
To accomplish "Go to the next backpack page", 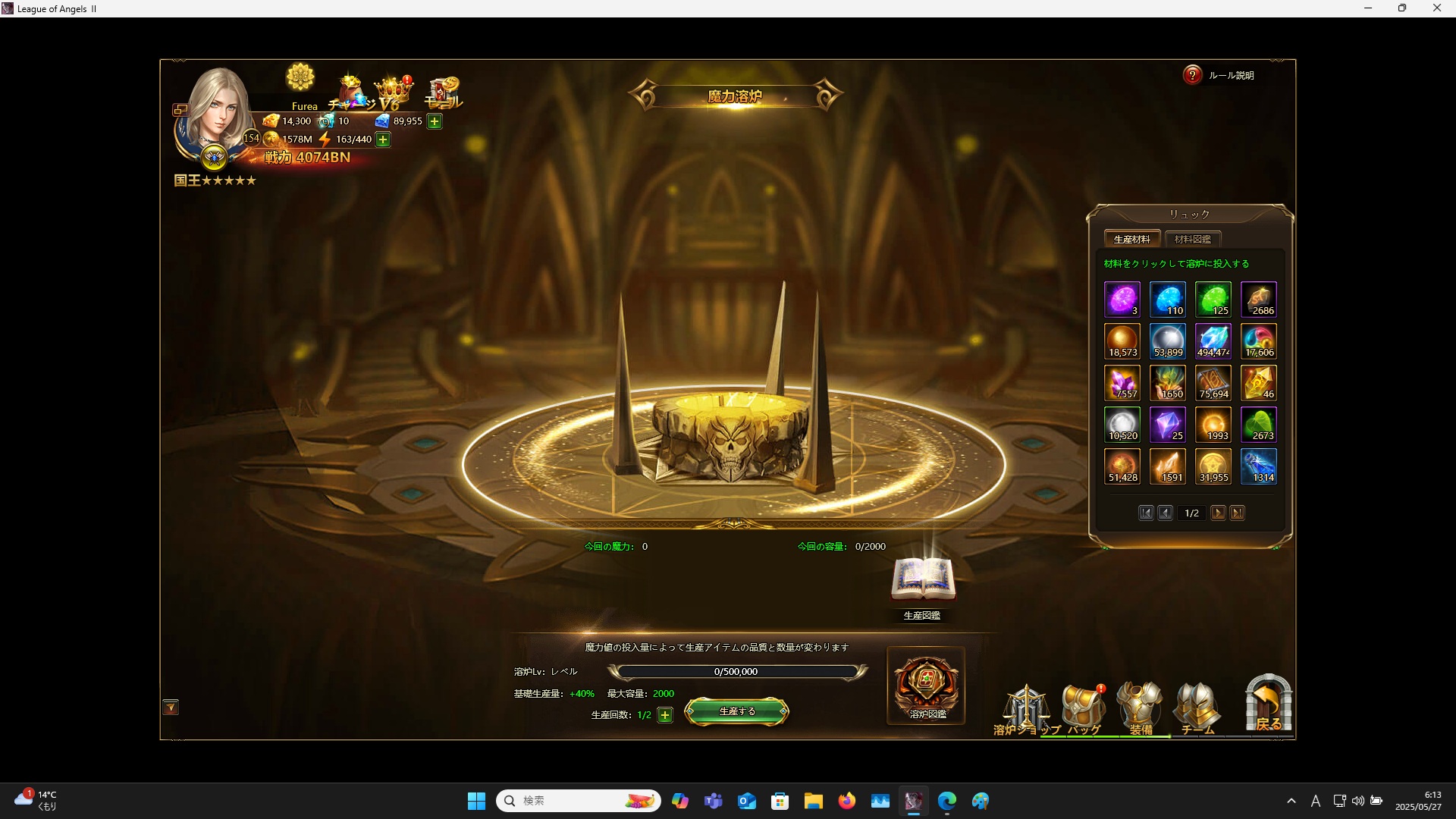I will (x=1218, y=513).
